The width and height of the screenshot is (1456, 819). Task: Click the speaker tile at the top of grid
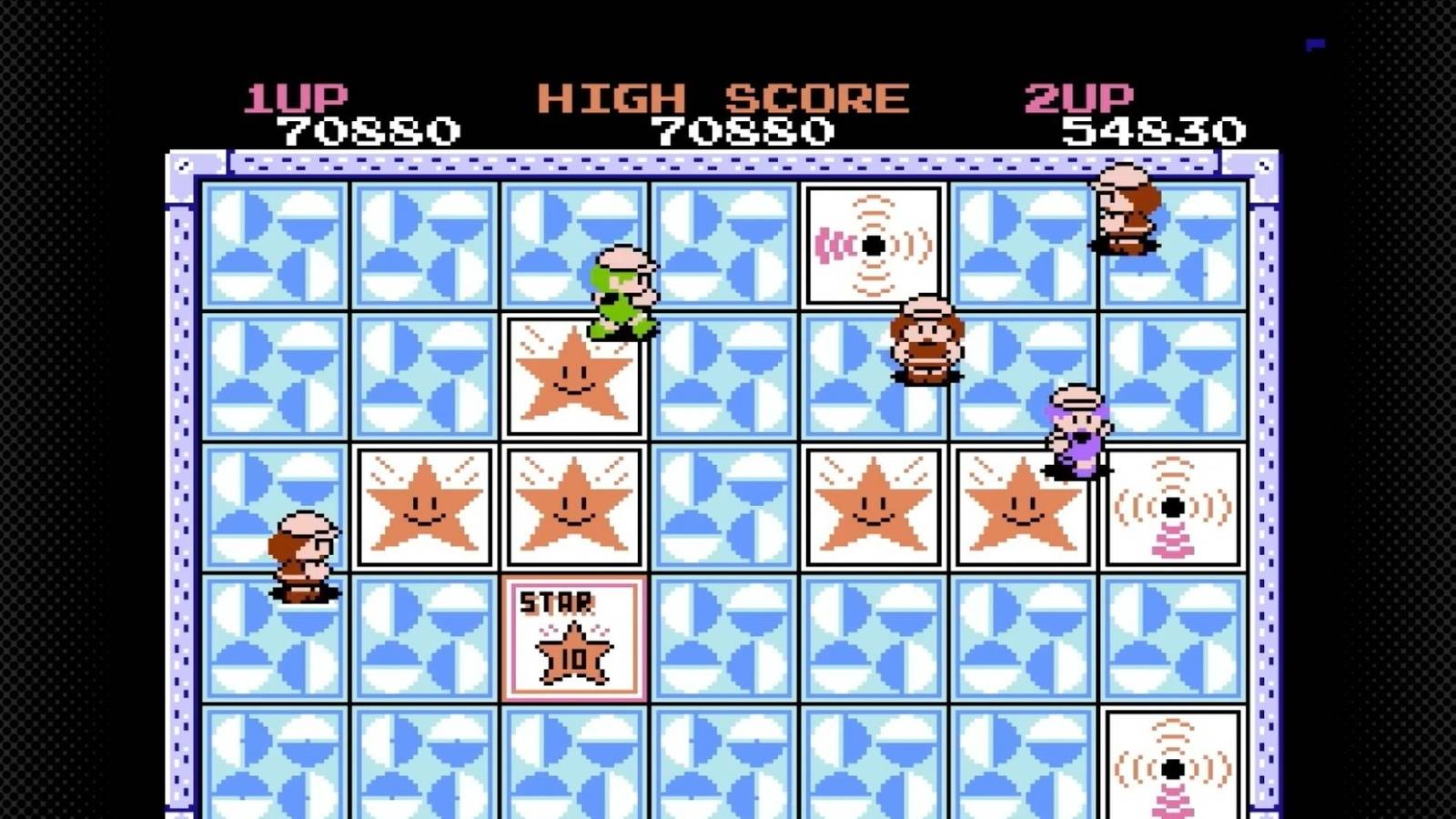tap(874, 241)
